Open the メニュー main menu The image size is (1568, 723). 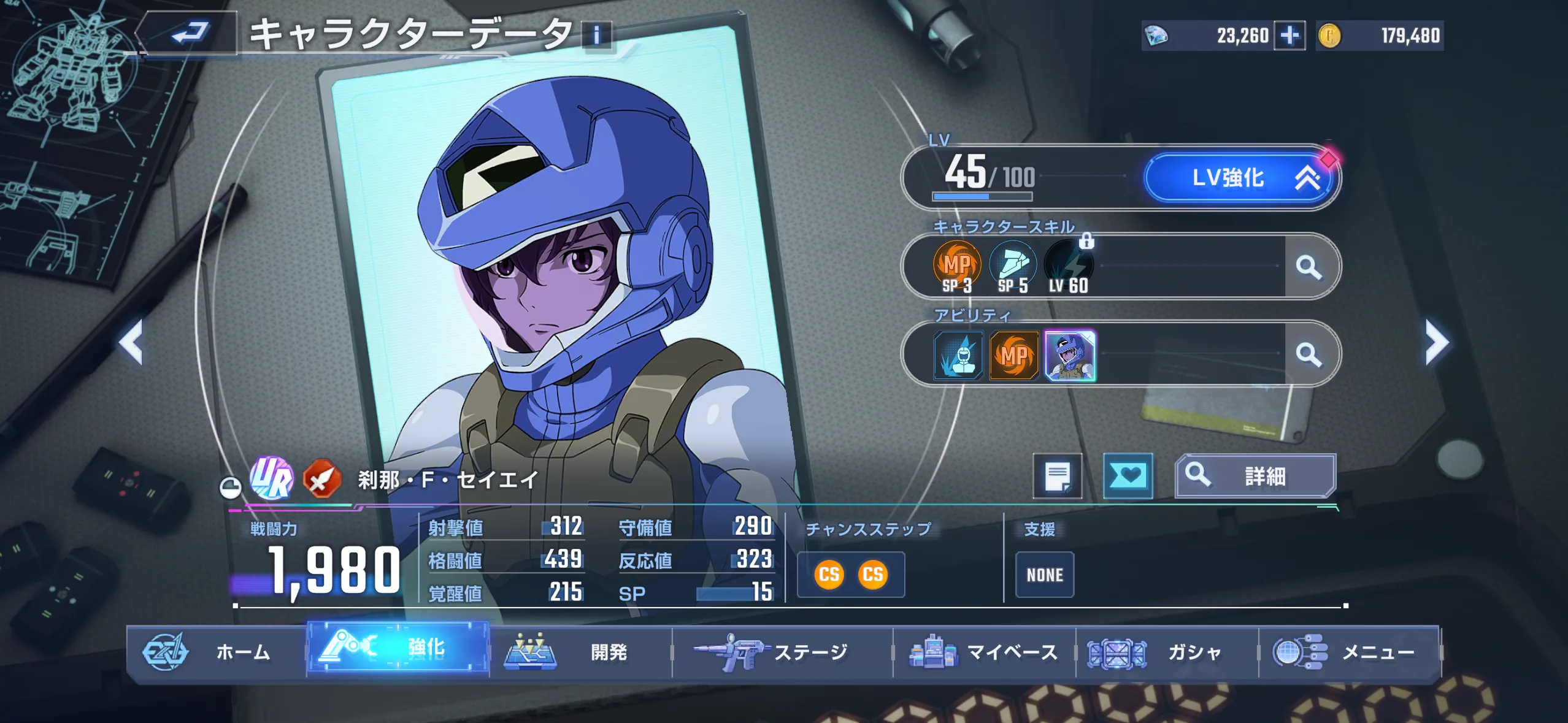click(x=1349, y=652)
